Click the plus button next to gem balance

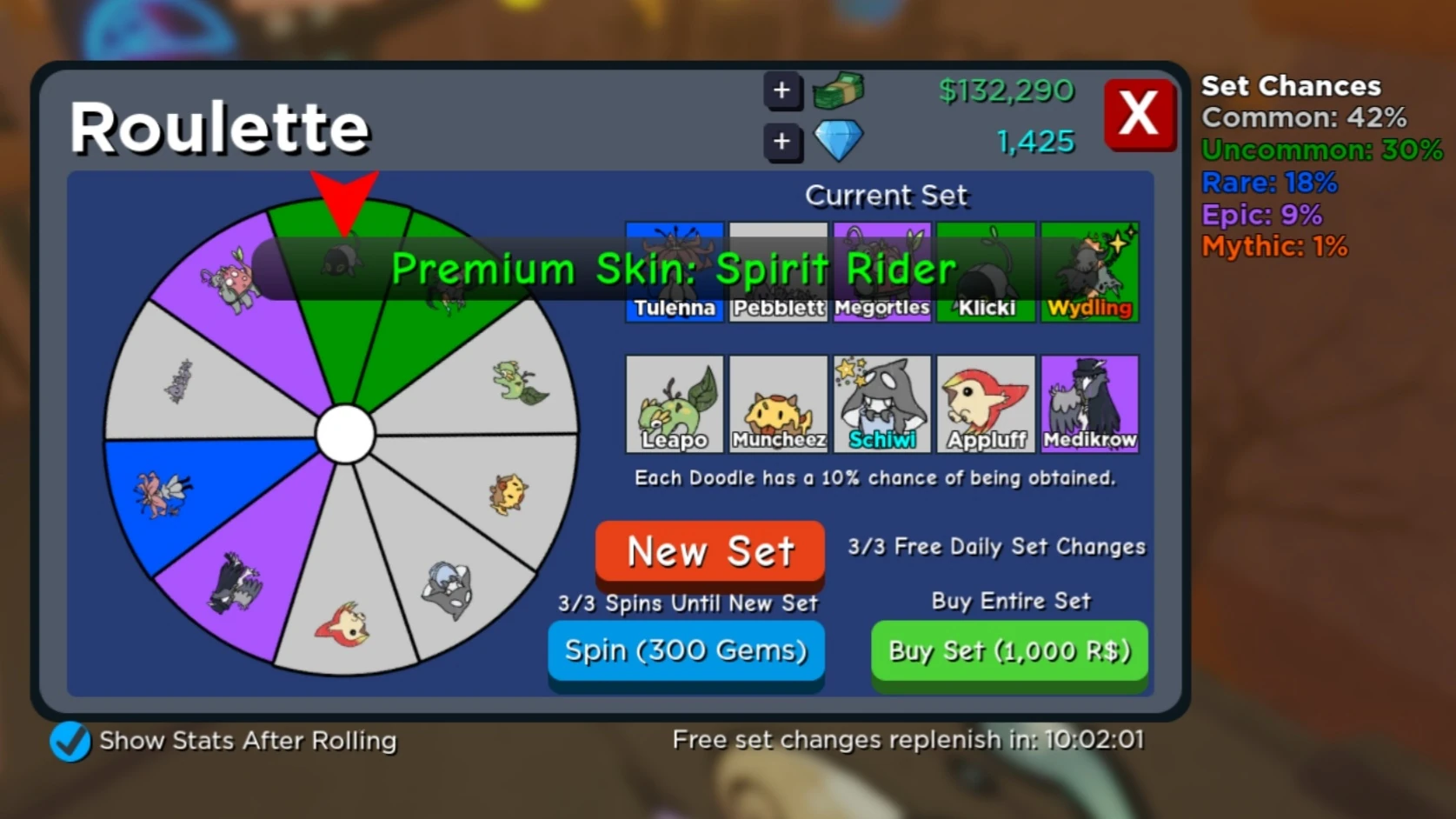point(781,140)
